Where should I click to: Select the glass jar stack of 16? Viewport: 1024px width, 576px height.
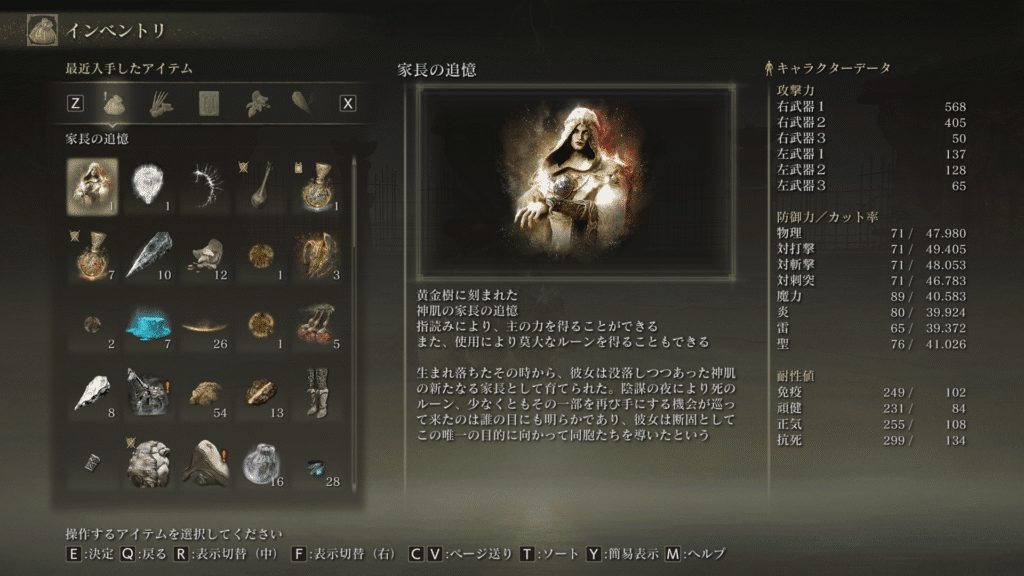(x=263, y=461)
